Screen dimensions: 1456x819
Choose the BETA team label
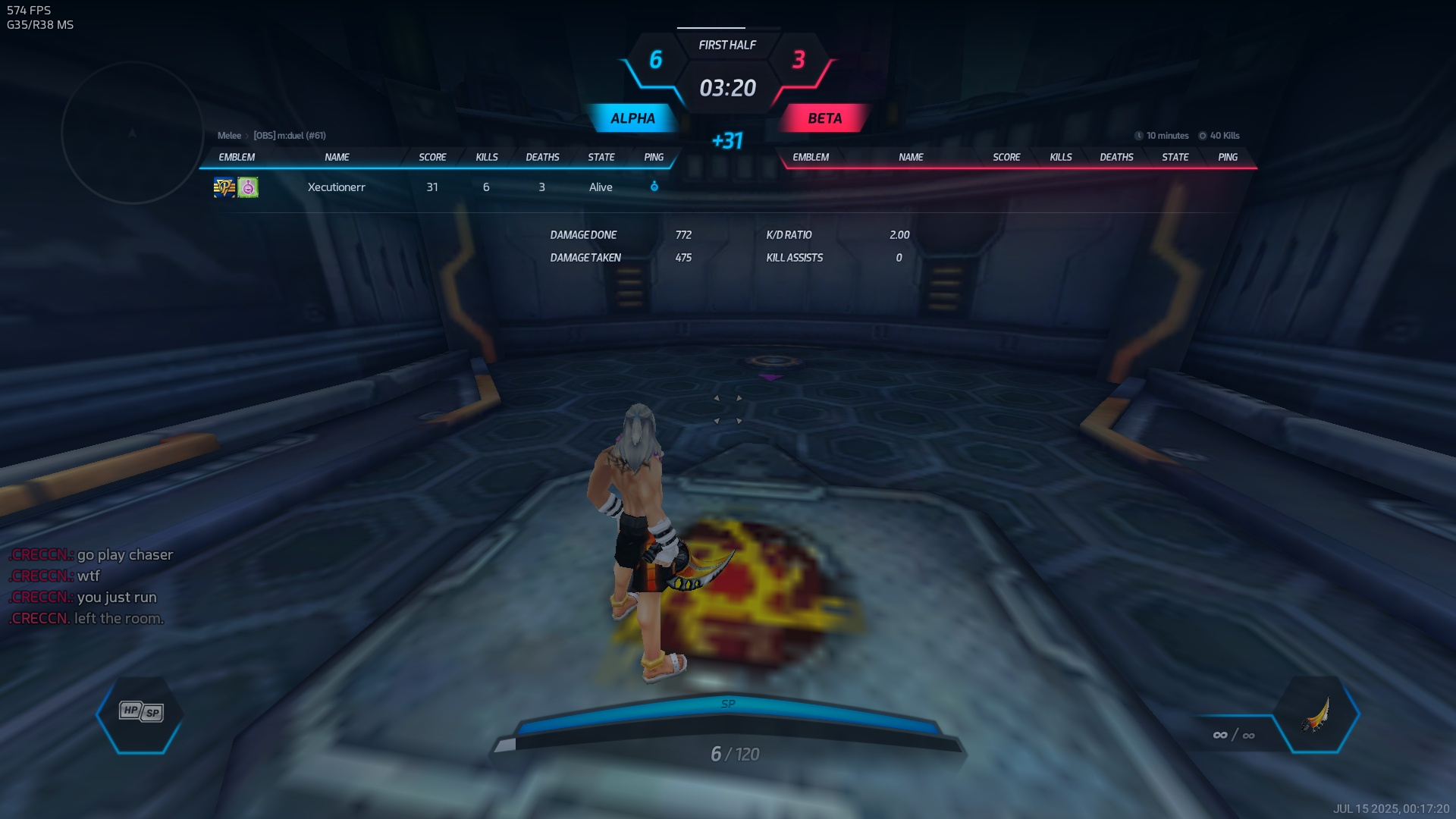[x=824, y=118]
